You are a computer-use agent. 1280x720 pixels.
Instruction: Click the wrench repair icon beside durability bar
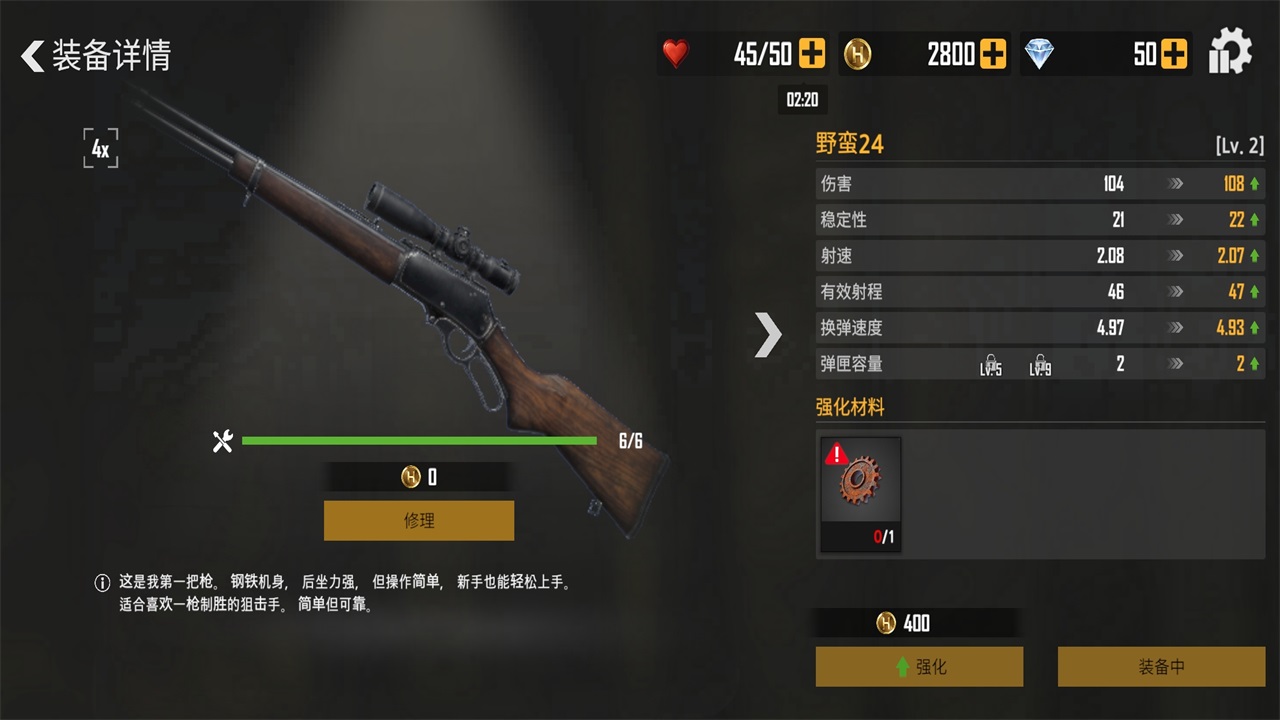point(222,440)
